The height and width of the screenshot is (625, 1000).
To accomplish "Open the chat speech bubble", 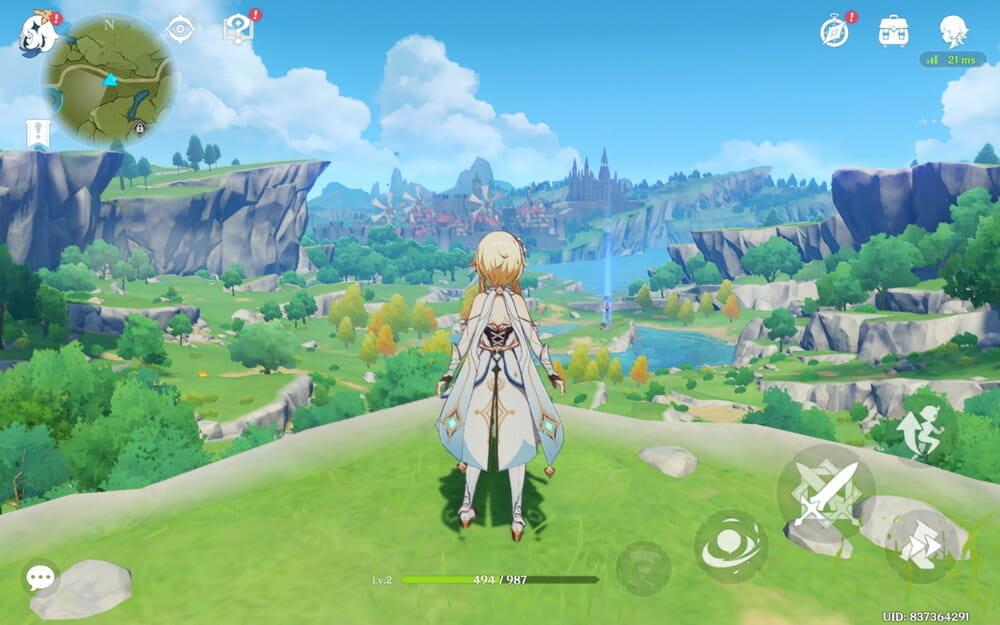I will tap(40, 577).
